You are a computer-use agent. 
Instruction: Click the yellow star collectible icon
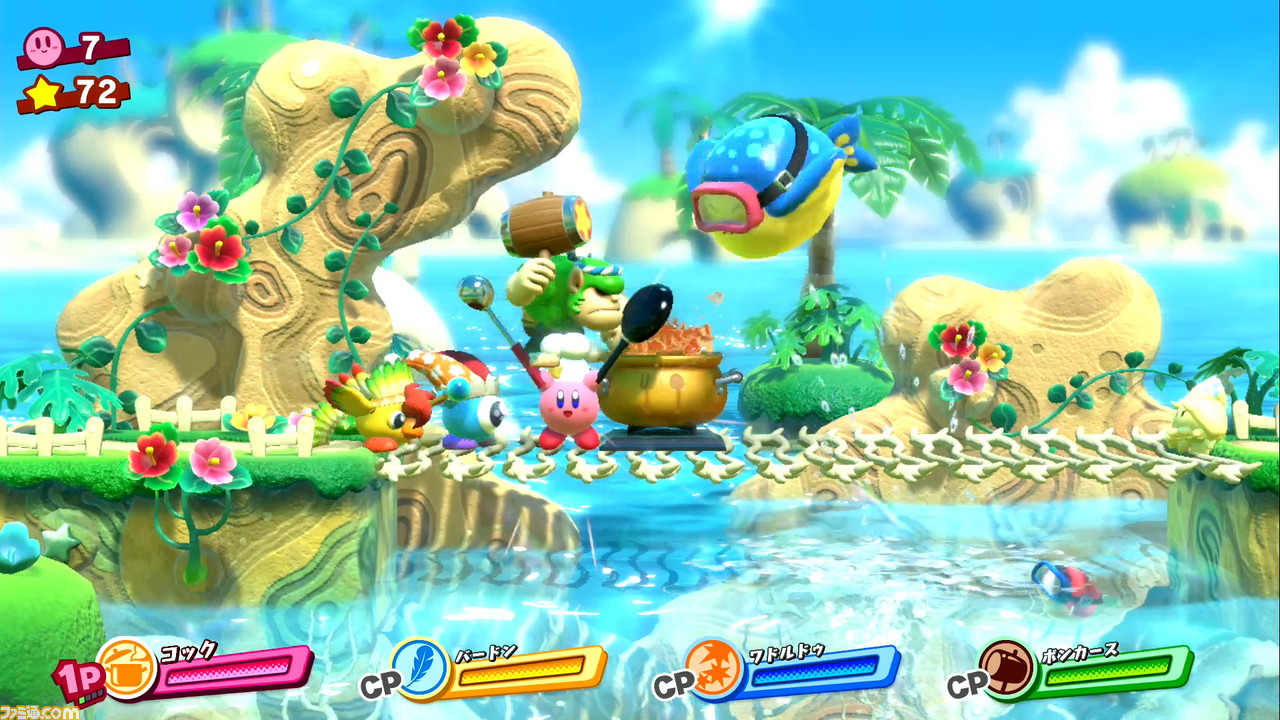[x=44, y=93]
